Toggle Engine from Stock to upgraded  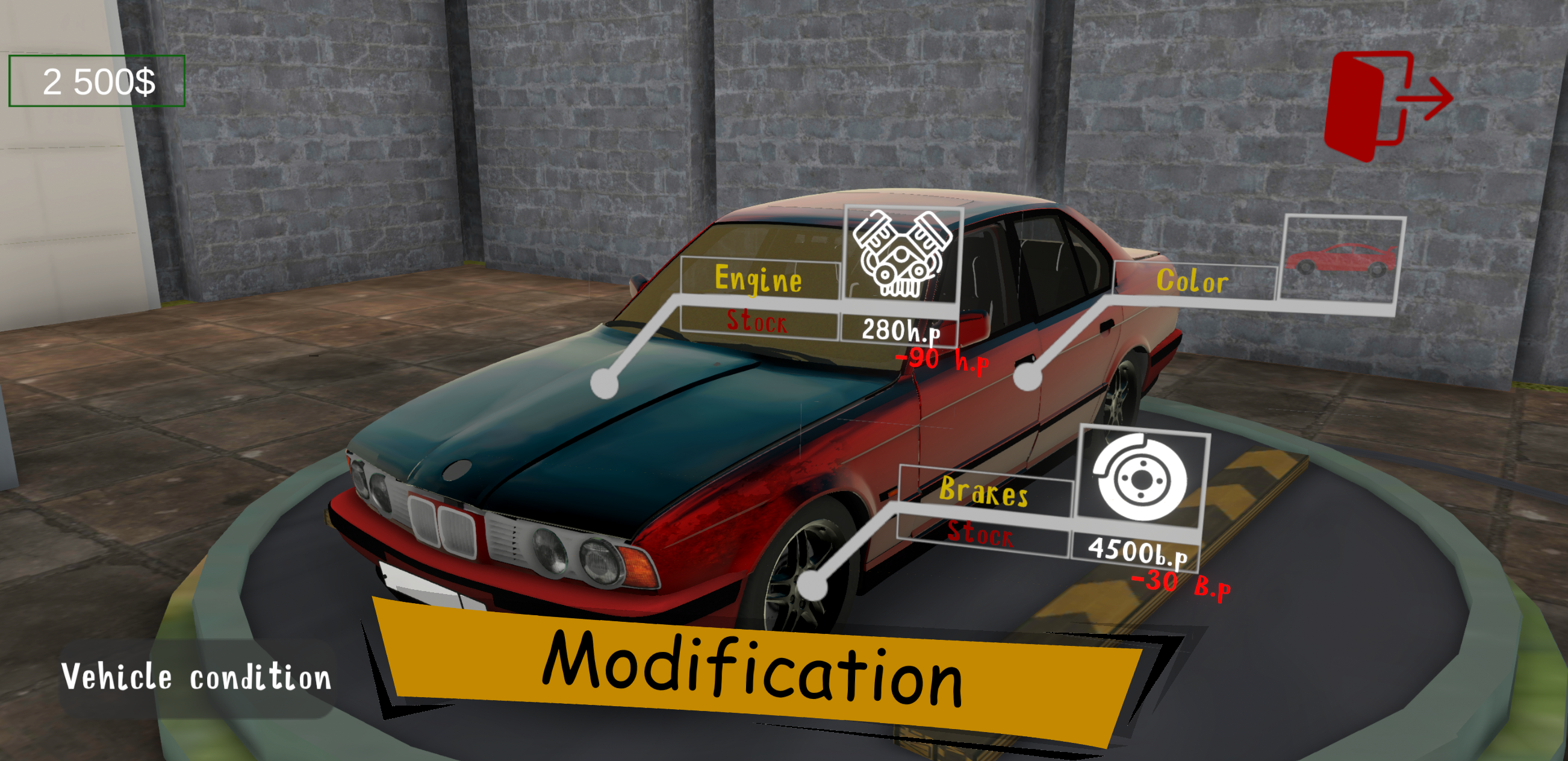pos(758,324)
